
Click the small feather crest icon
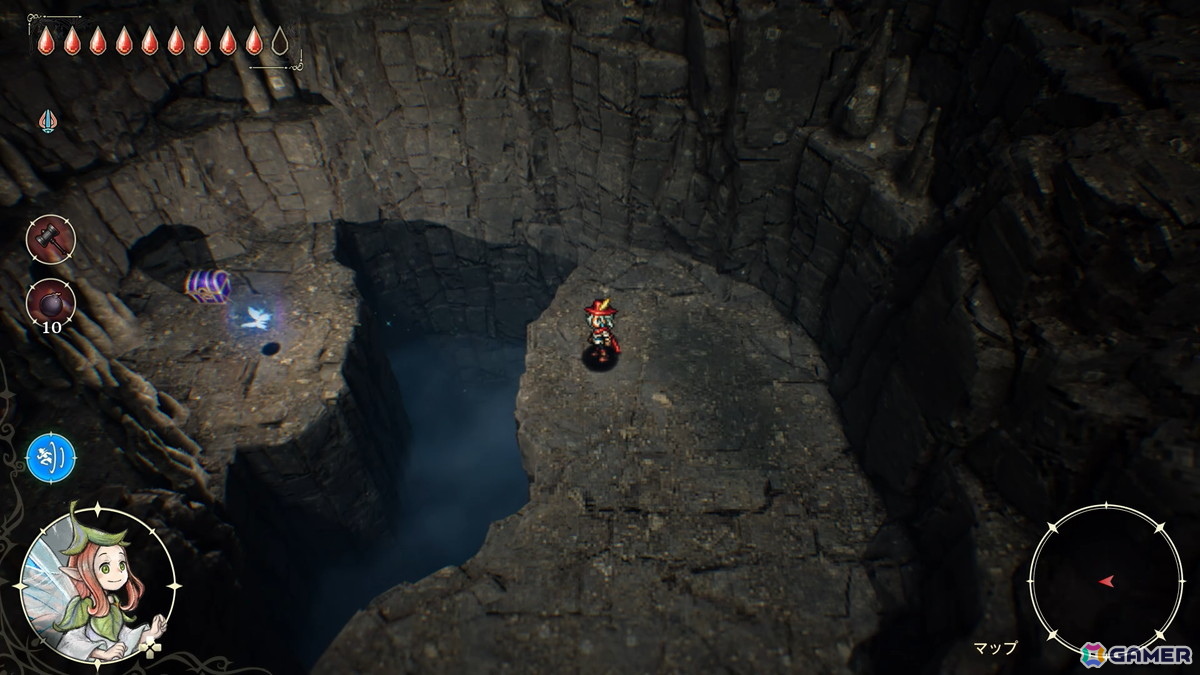47,121
